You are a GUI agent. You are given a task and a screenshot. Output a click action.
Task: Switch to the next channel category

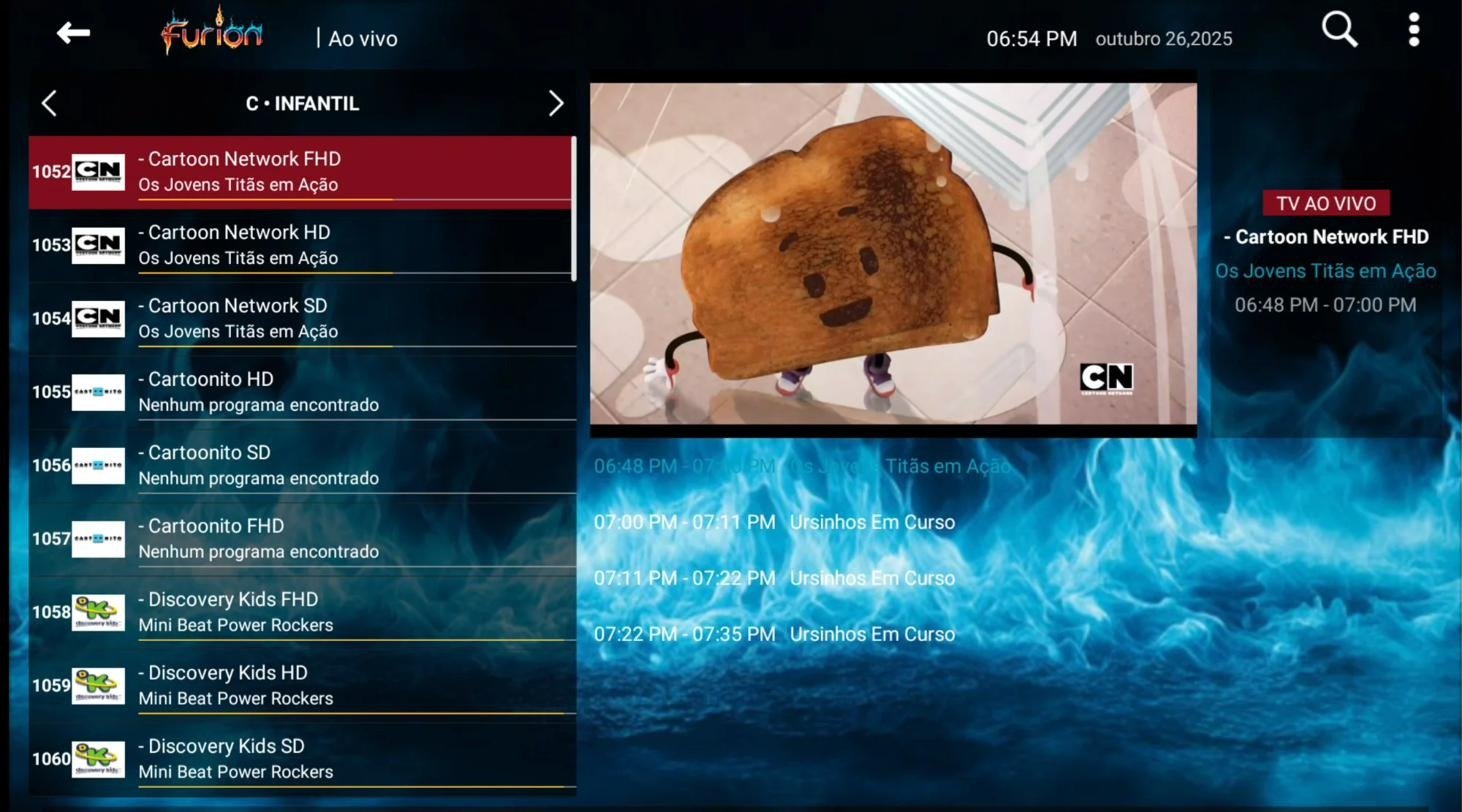pyautogui.click(x=556, y=103)
